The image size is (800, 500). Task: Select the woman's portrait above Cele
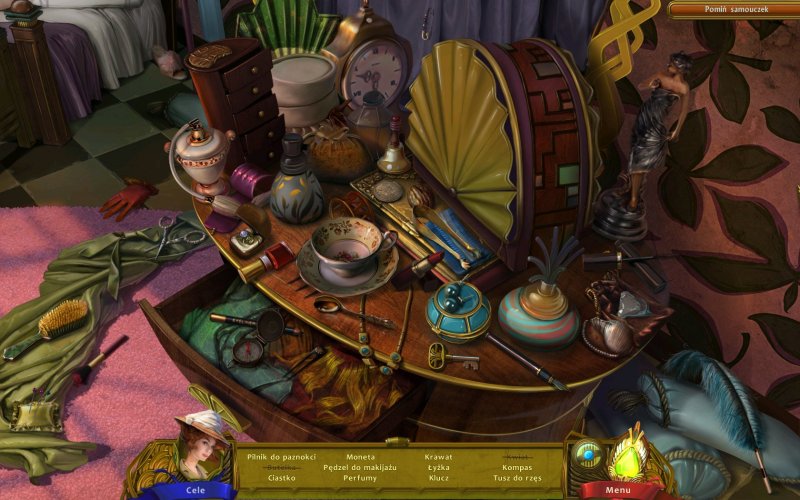200,447
